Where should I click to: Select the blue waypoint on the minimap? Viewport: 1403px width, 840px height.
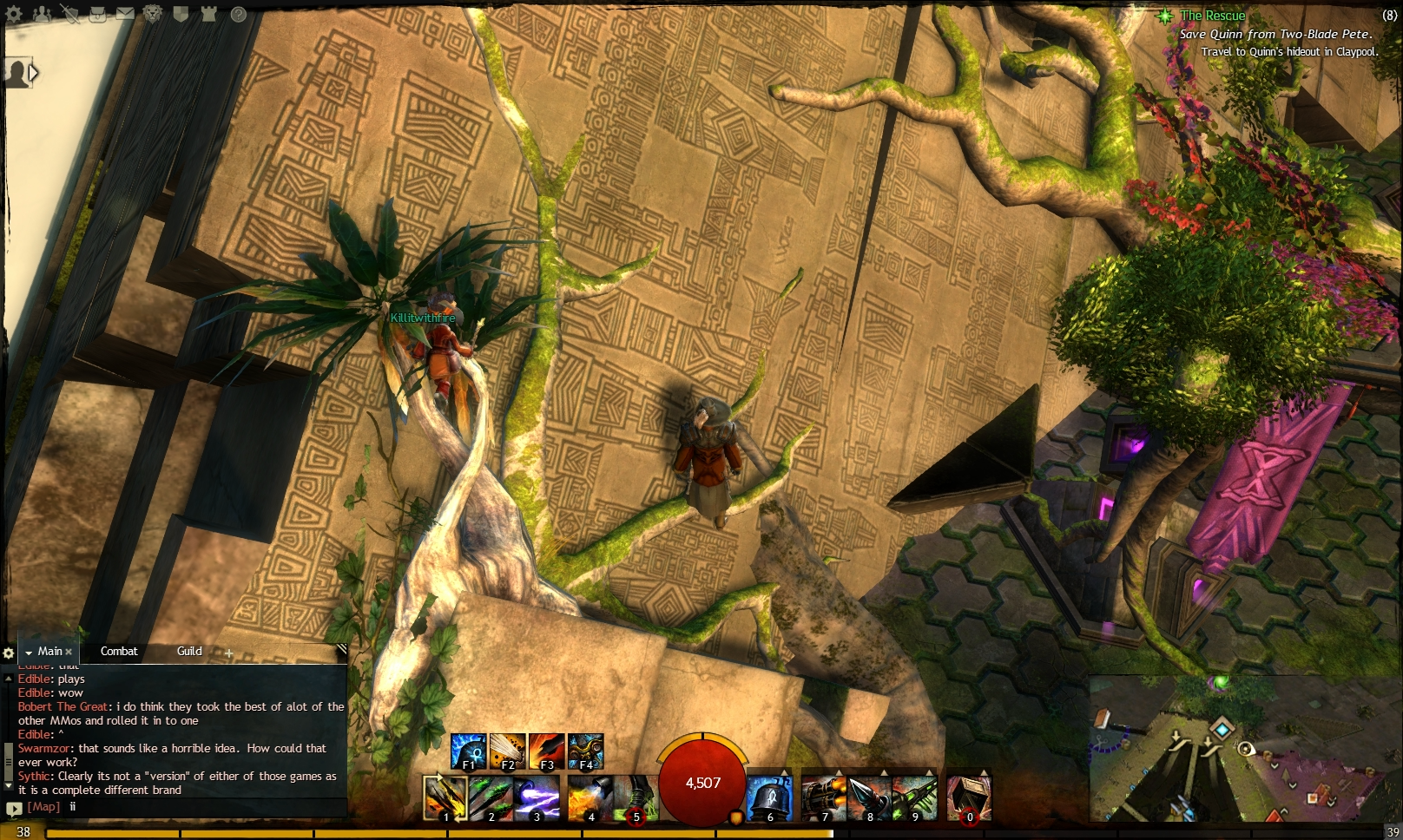(x=1222, y=729)
